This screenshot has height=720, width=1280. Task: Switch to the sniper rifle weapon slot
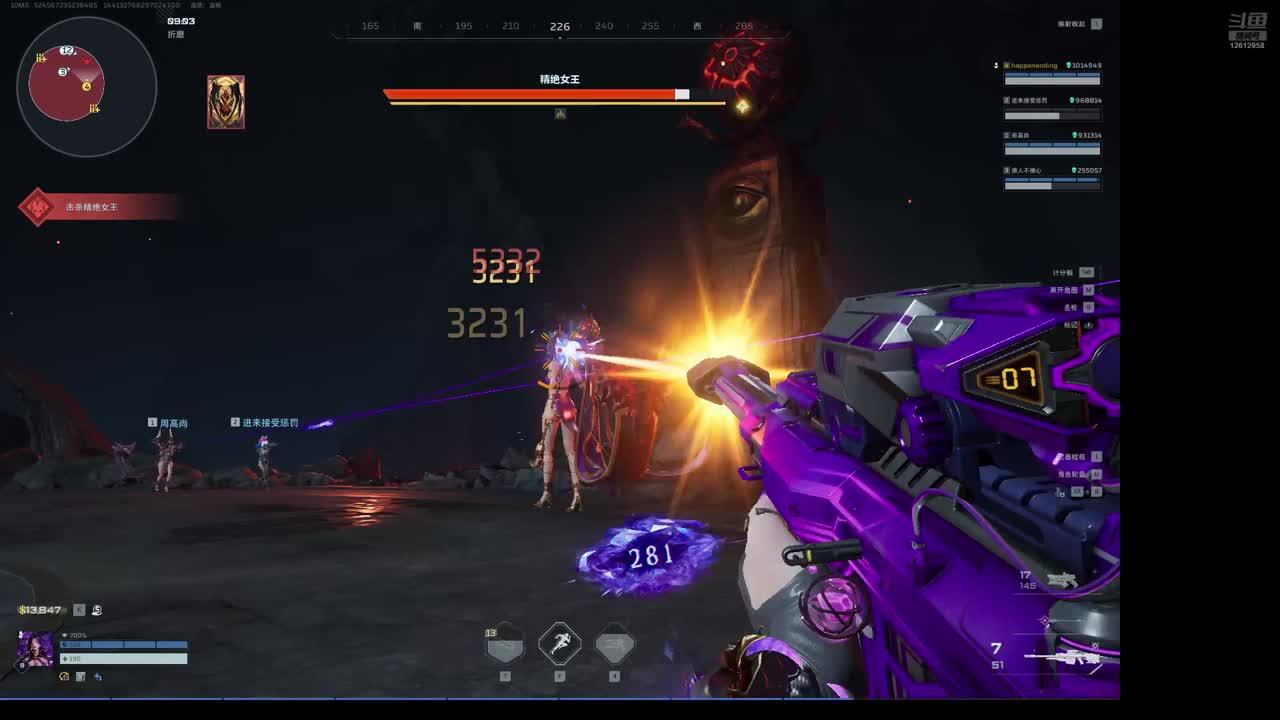1060,657
